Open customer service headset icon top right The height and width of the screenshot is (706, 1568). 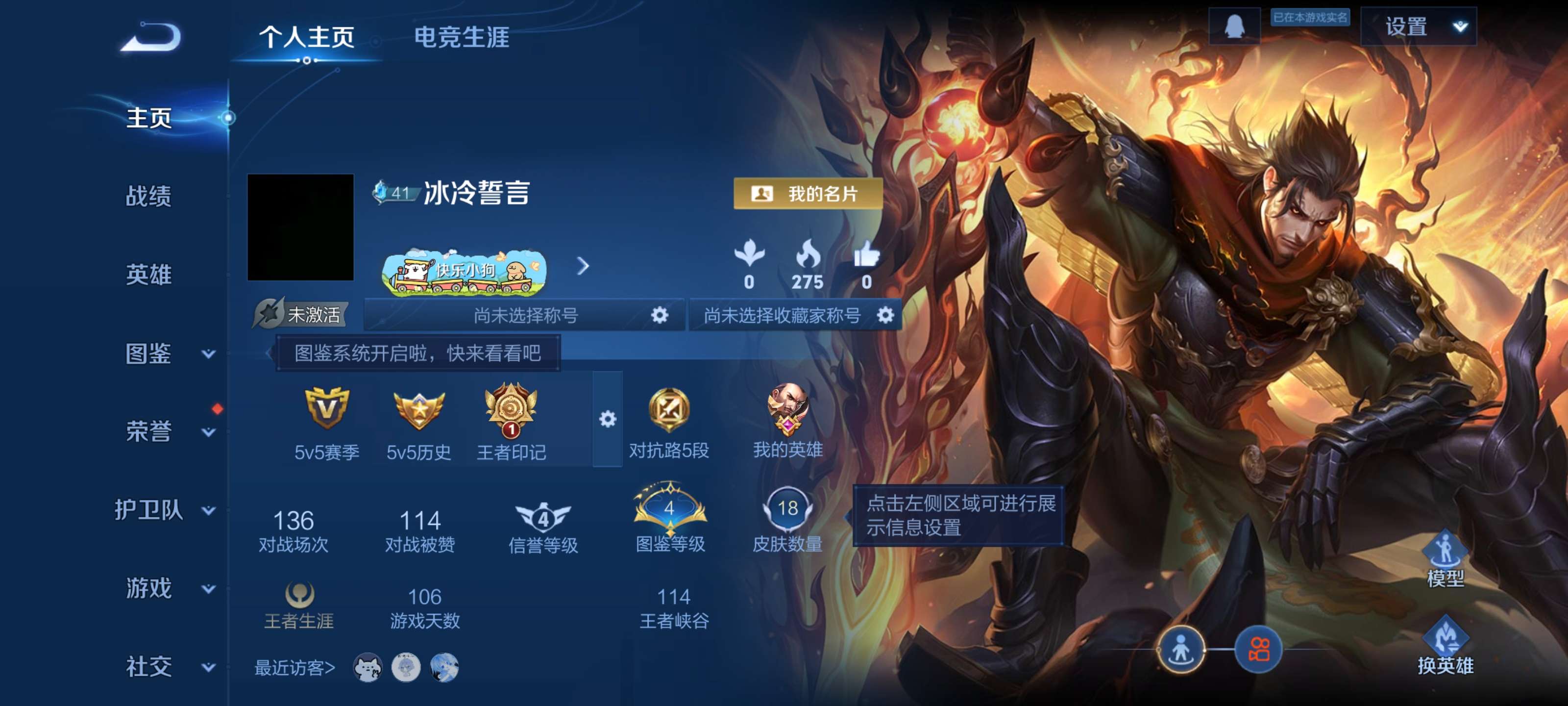coord(1237,25)
